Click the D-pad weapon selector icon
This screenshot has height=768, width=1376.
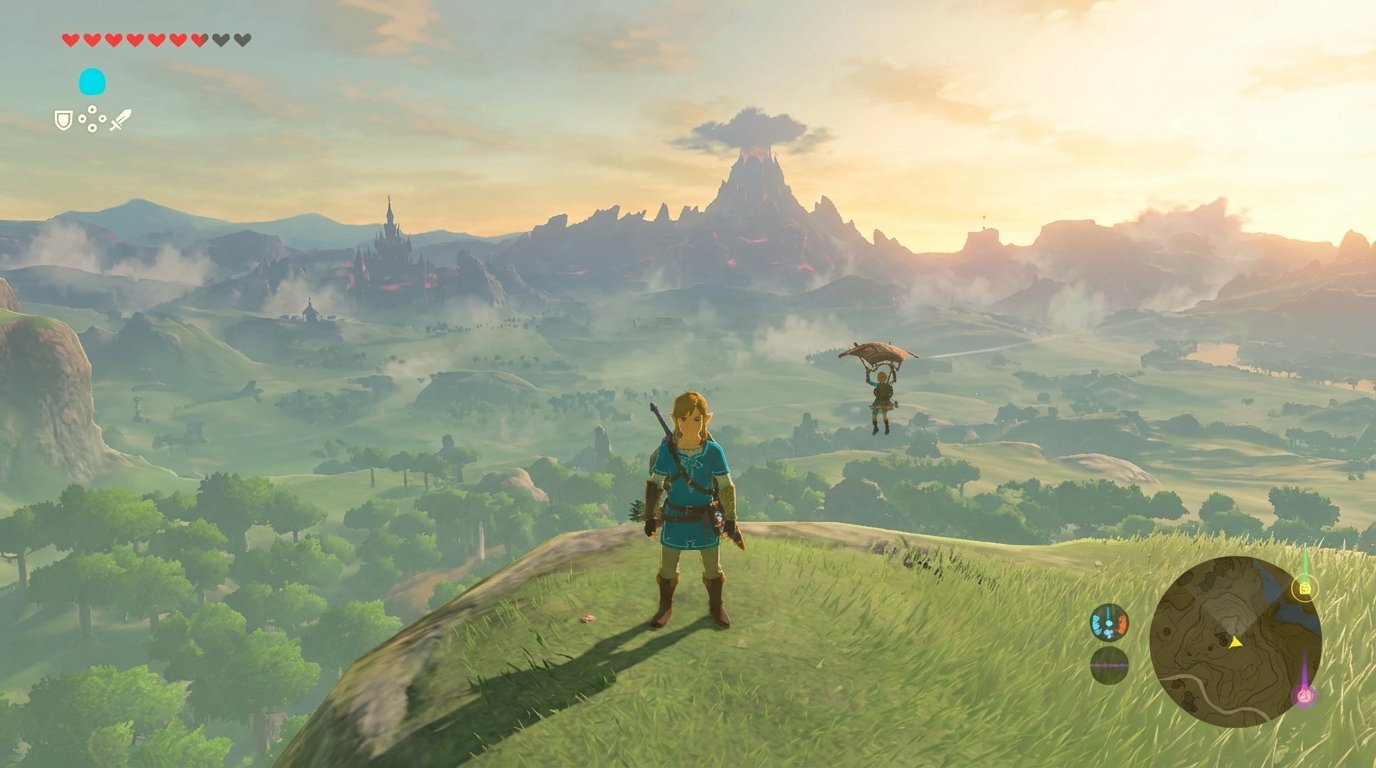pos(92,118)
